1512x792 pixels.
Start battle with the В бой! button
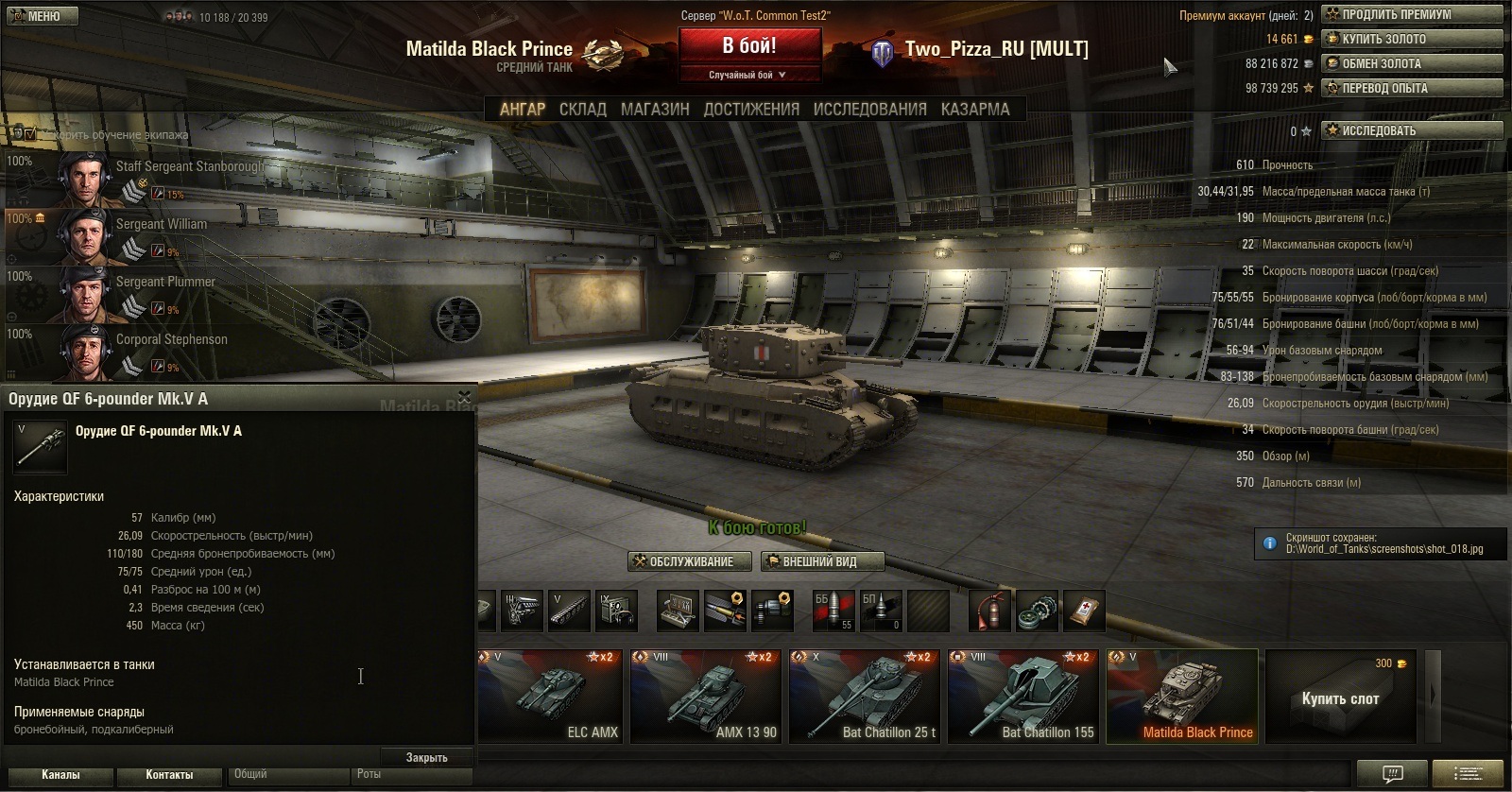[x=749, y=46]
